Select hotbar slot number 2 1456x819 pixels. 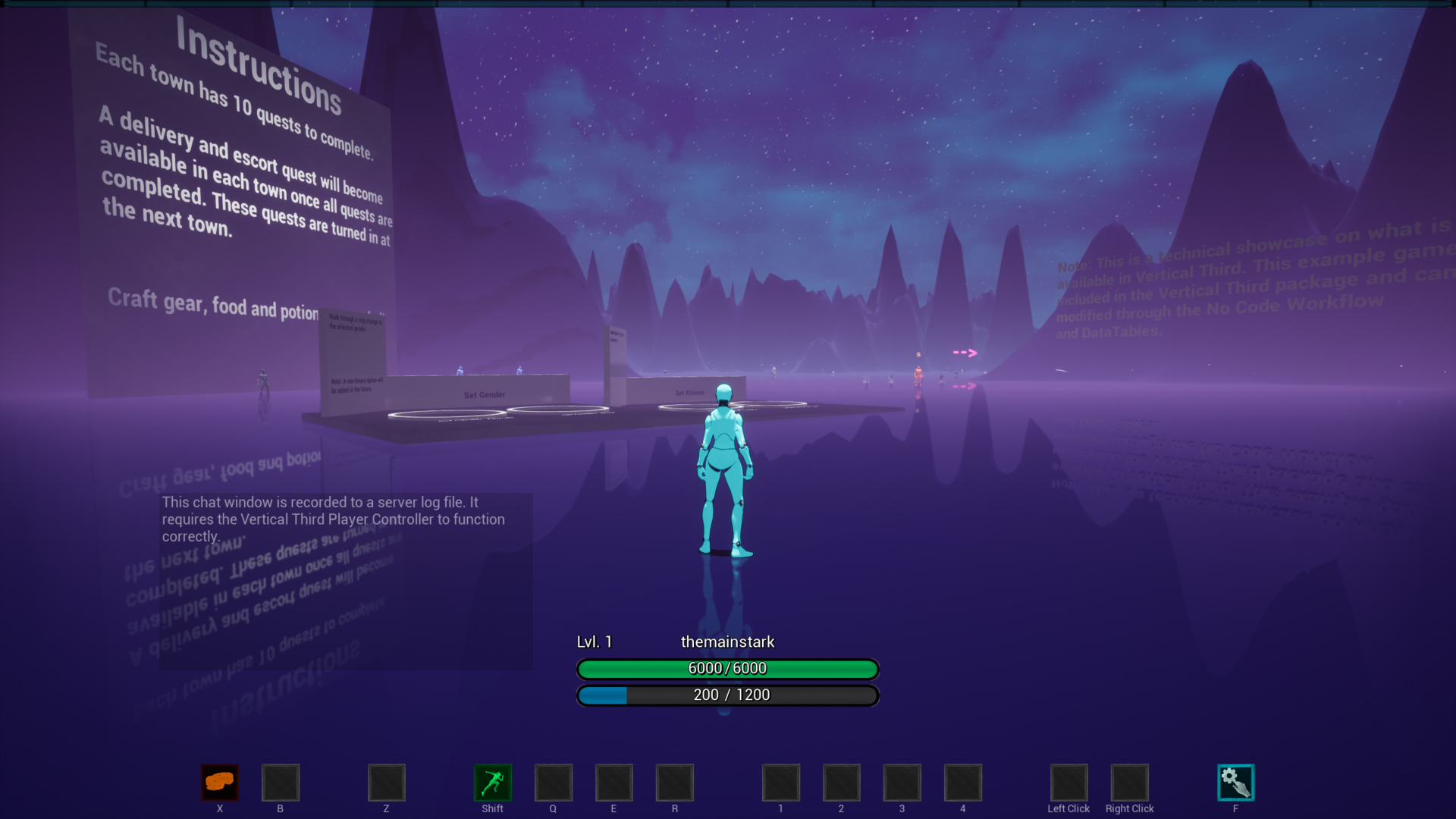tap(841, 782)
